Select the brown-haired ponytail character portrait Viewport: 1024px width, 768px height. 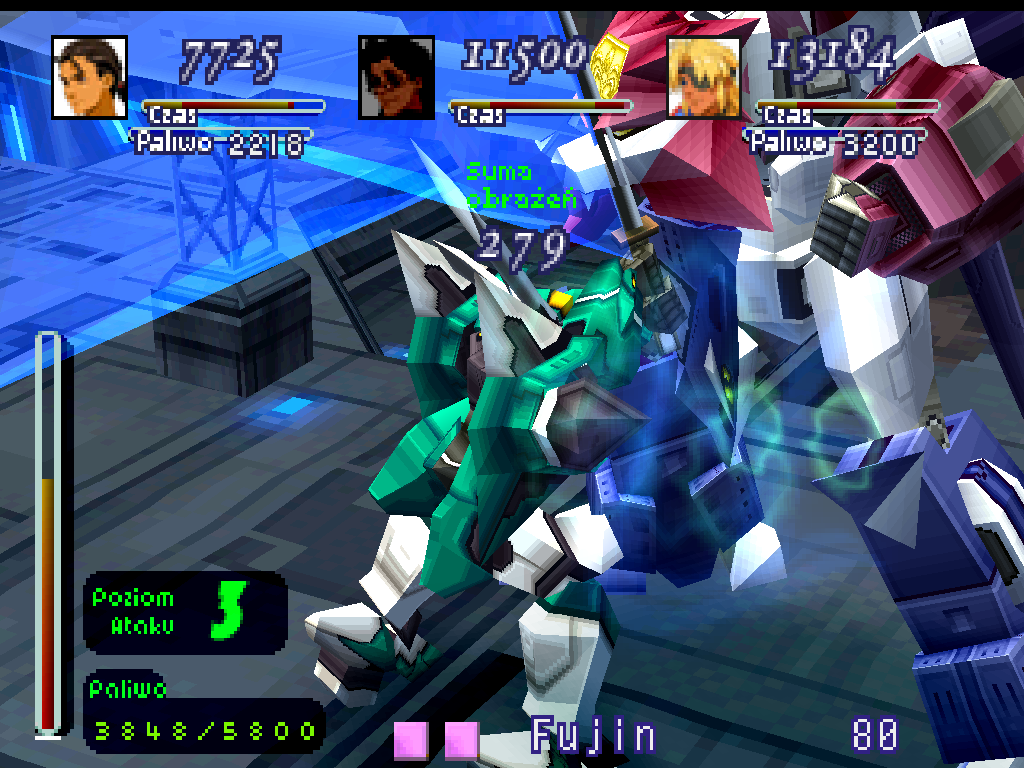coord(89,77)
